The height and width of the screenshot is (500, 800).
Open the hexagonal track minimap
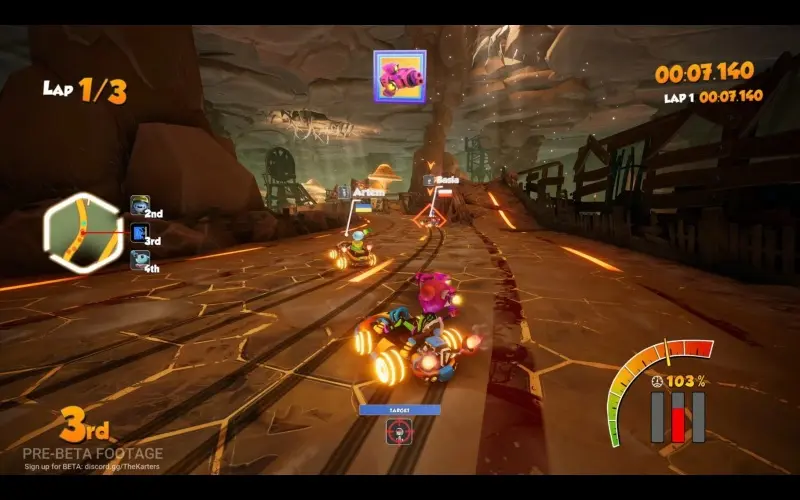point(82,232)
